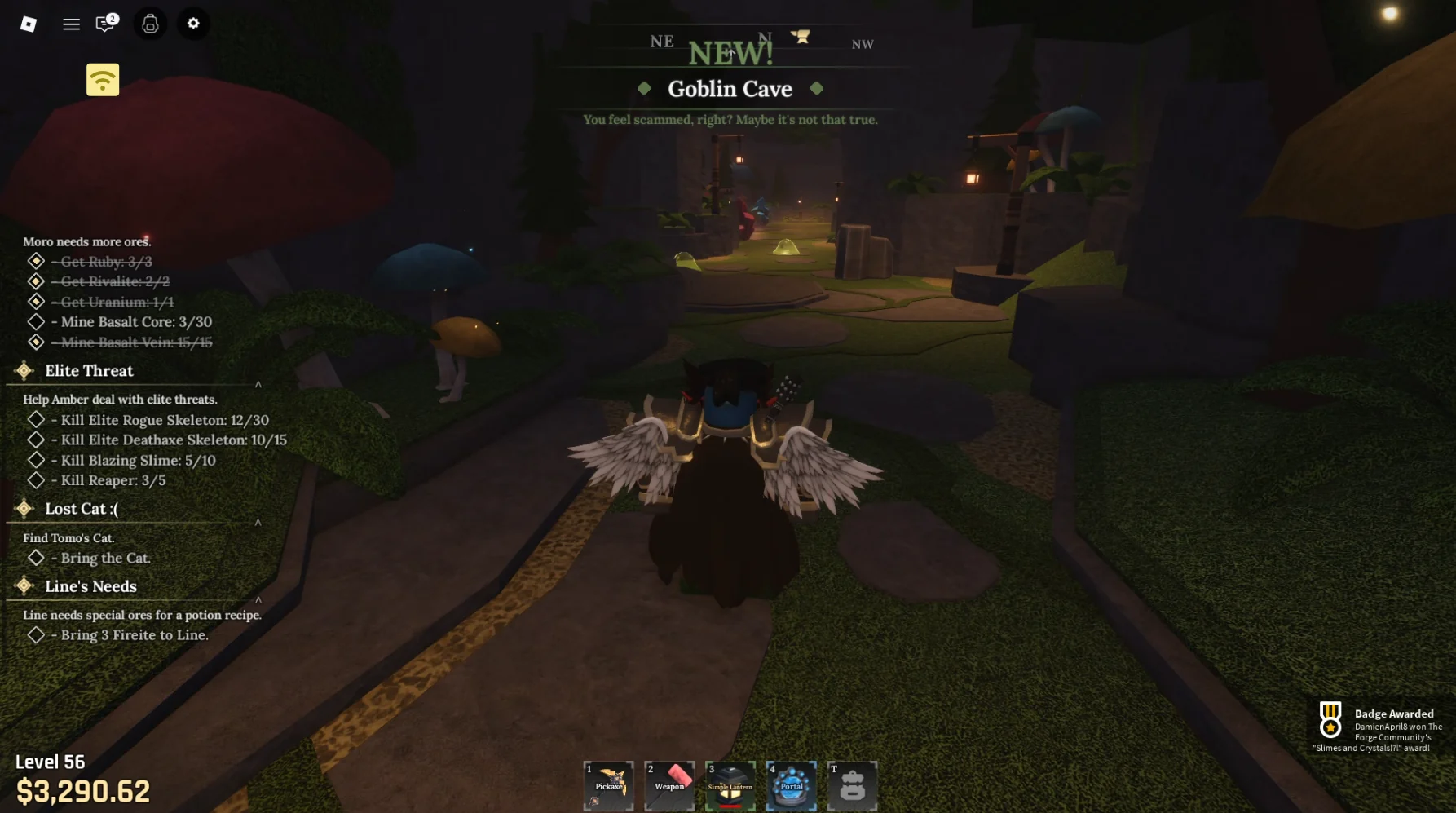Check the diamond beside Mine Basalt Core
The image size is (1456, 813).
click(x=36, y=321)
